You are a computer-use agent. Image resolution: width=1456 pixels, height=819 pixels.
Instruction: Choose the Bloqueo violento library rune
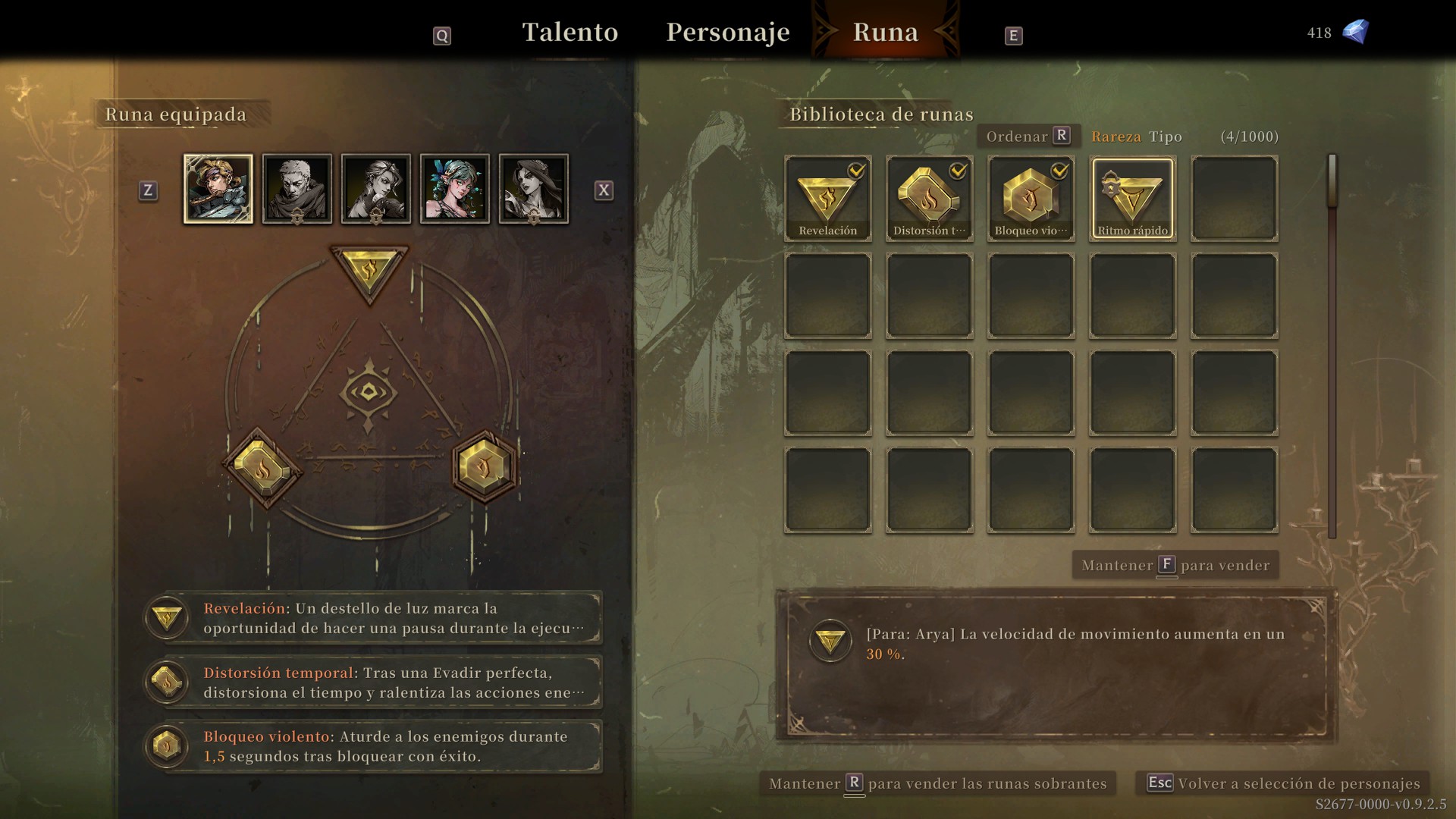(1031, 199)
